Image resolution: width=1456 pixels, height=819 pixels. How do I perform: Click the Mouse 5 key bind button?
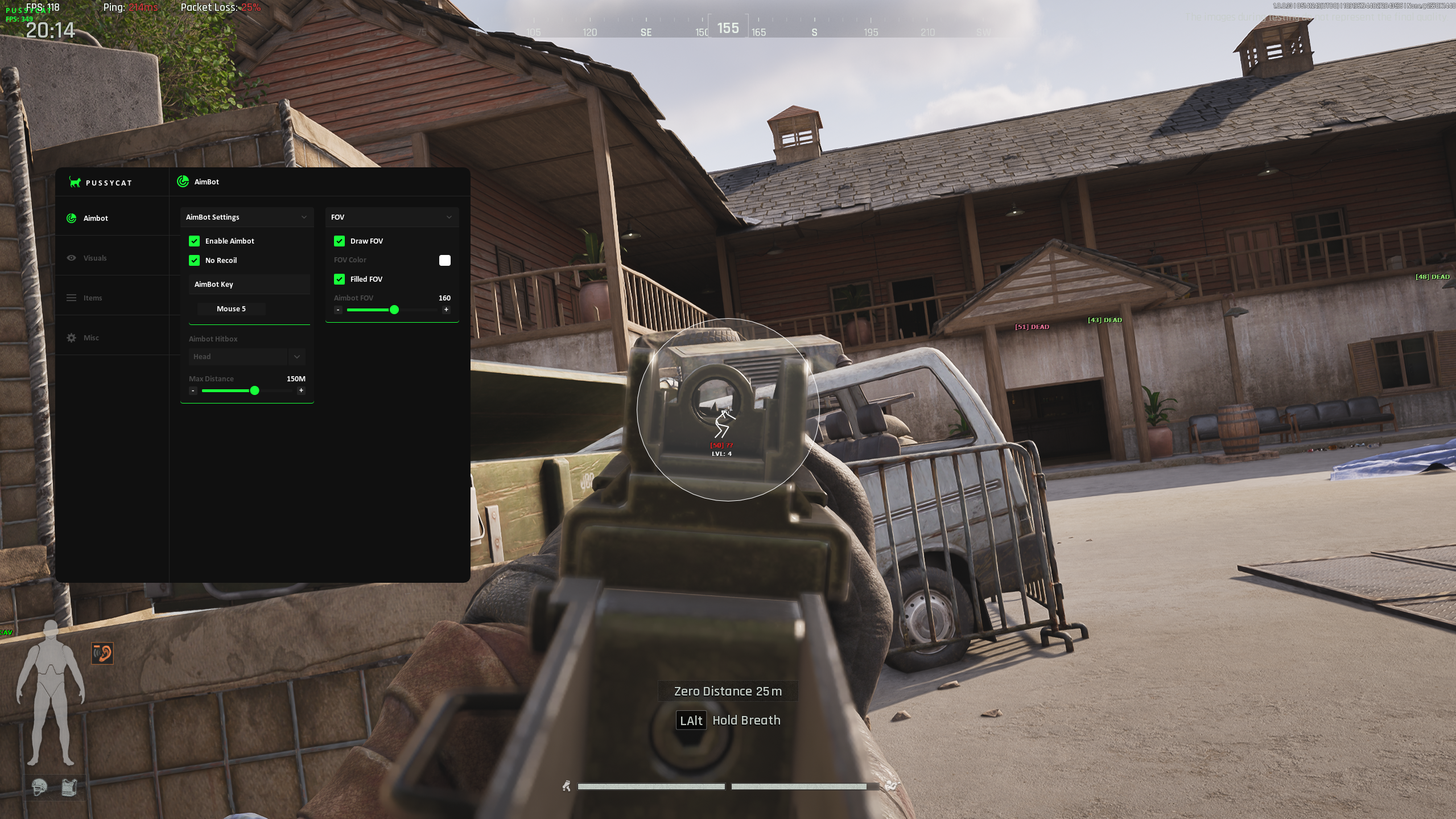coord(231,308)
